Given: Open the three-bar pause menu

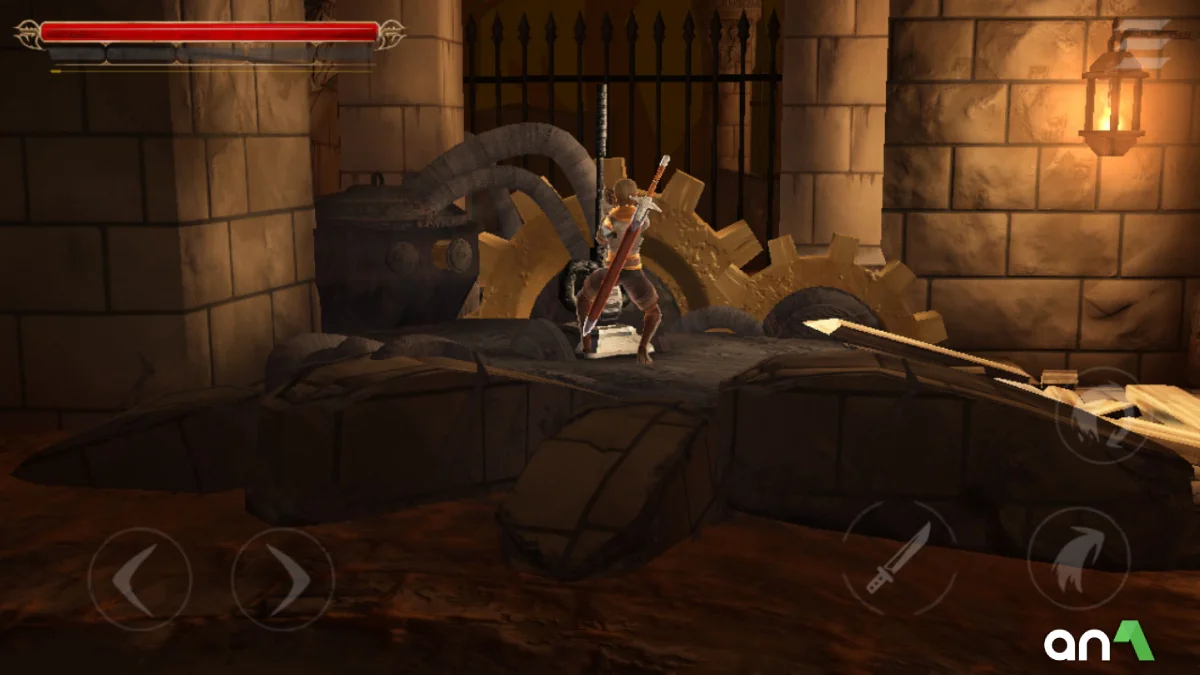Looking at the screenshot, I should tap(1144, 45).
